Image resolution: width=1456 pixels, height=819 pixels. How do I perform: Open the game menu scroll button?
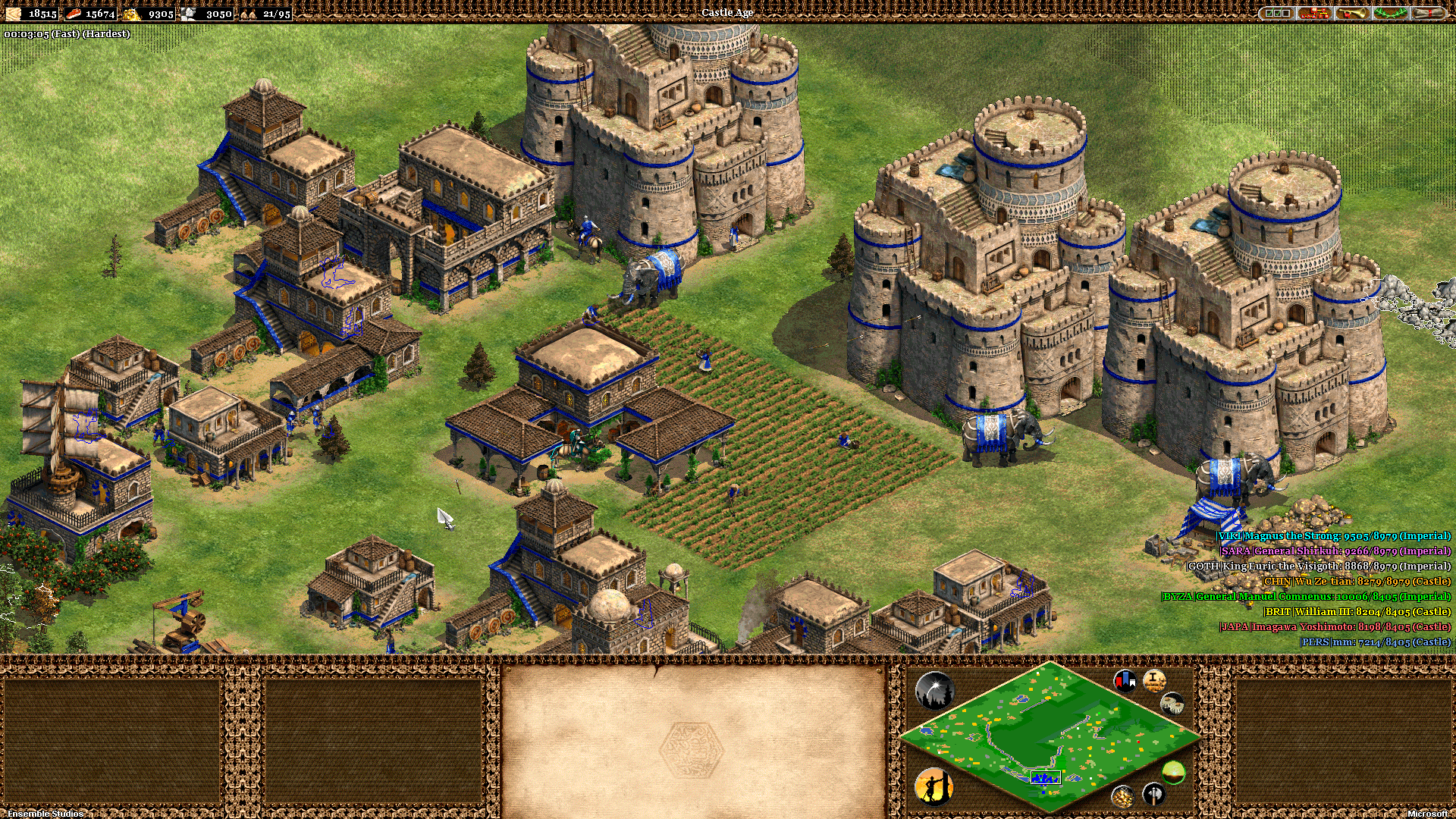(x=1427, y=13)
